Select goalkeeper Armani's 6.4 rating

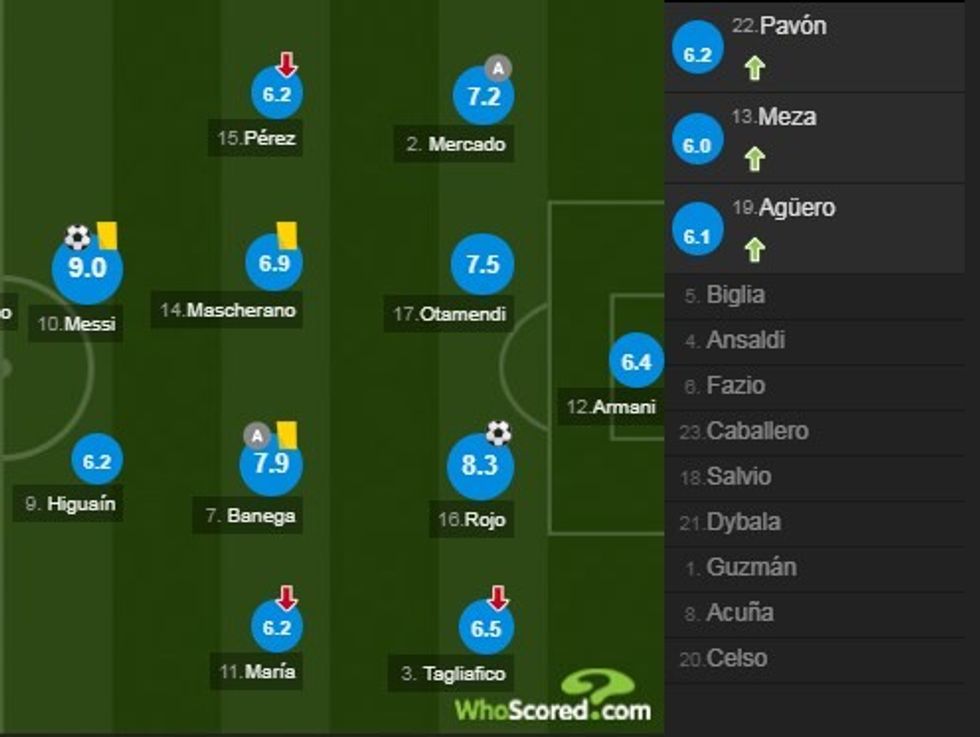point(636,362)
